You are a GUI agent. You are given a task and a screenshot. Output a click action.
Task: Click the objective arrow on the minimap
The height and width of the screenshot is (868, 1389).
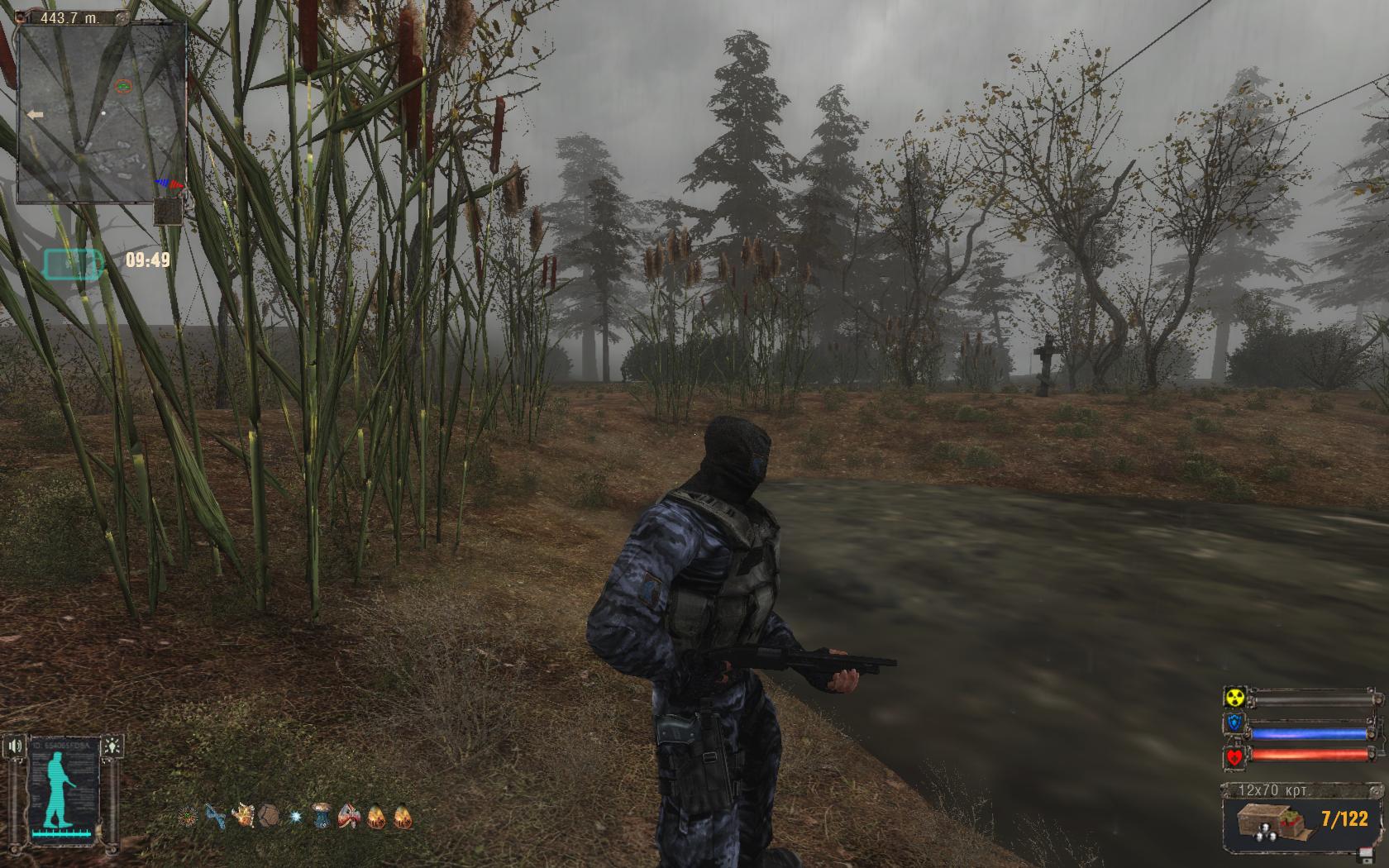[36, 115]
